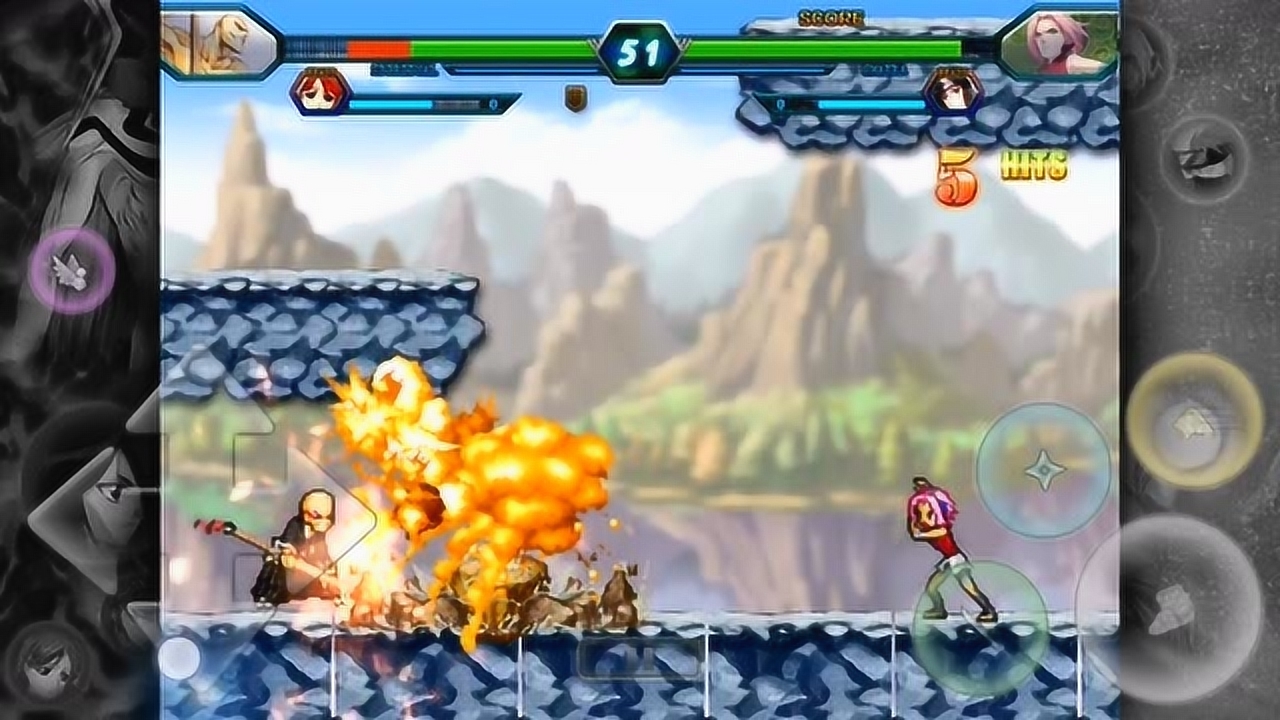The image size is (1280, 720).
Task: Tap the purple winged assist button
Action: tap(71, 270)
